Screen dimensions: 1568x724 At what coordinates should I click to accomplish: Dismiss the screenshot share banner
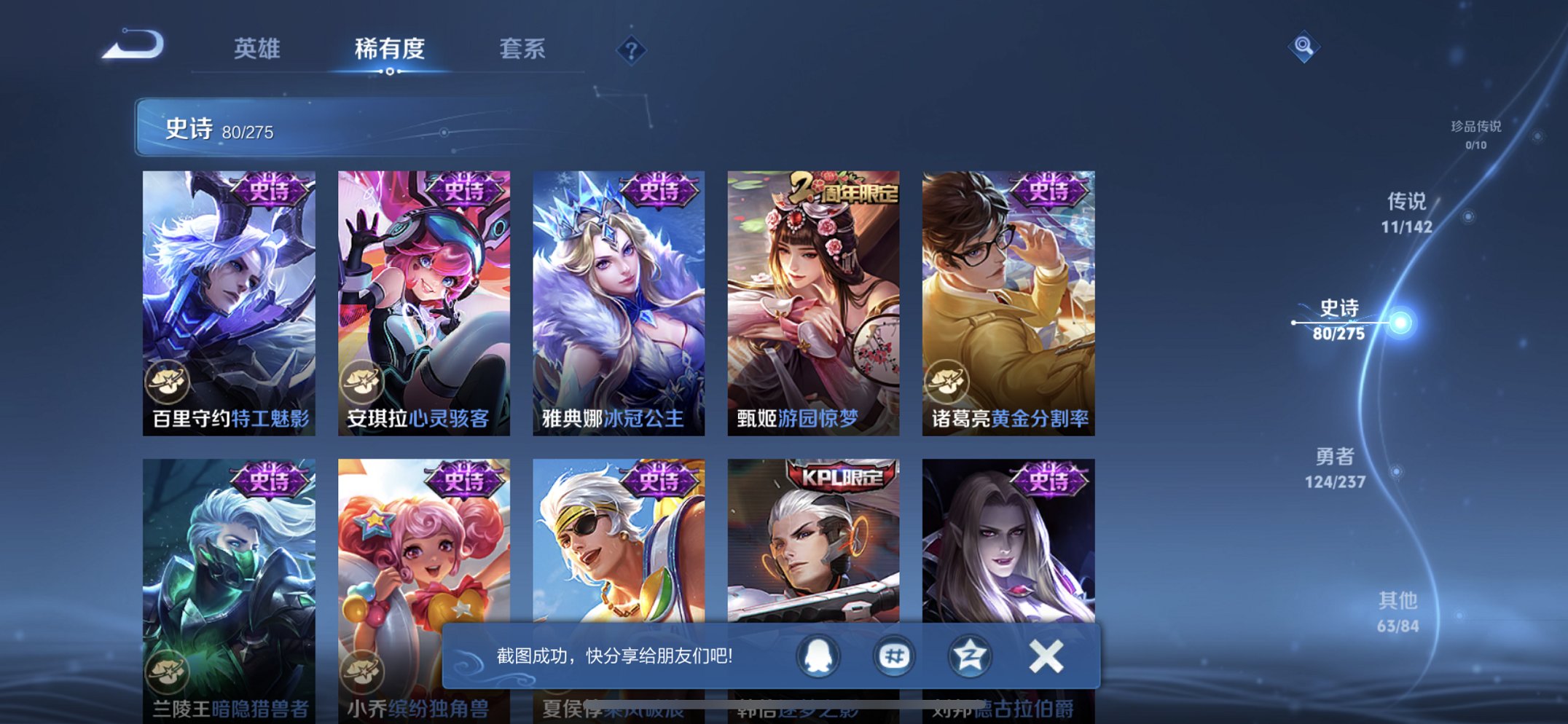click(1045, 656)
